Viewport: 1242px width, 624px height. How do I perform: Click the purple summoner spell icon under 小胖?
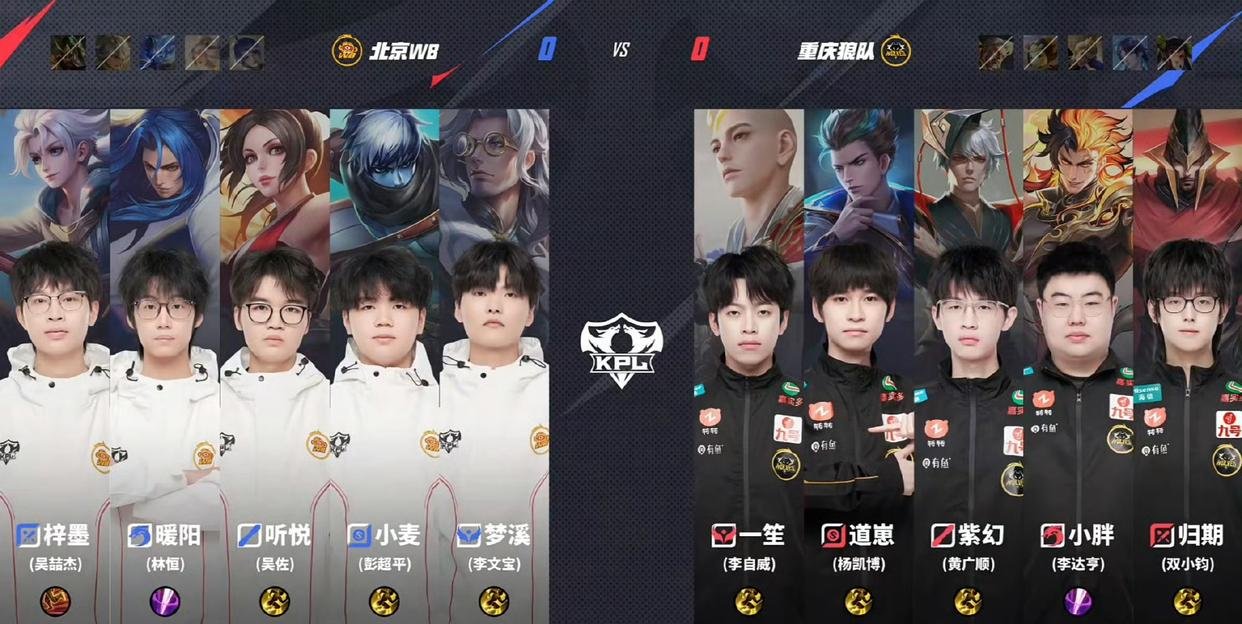point(1077,601)
